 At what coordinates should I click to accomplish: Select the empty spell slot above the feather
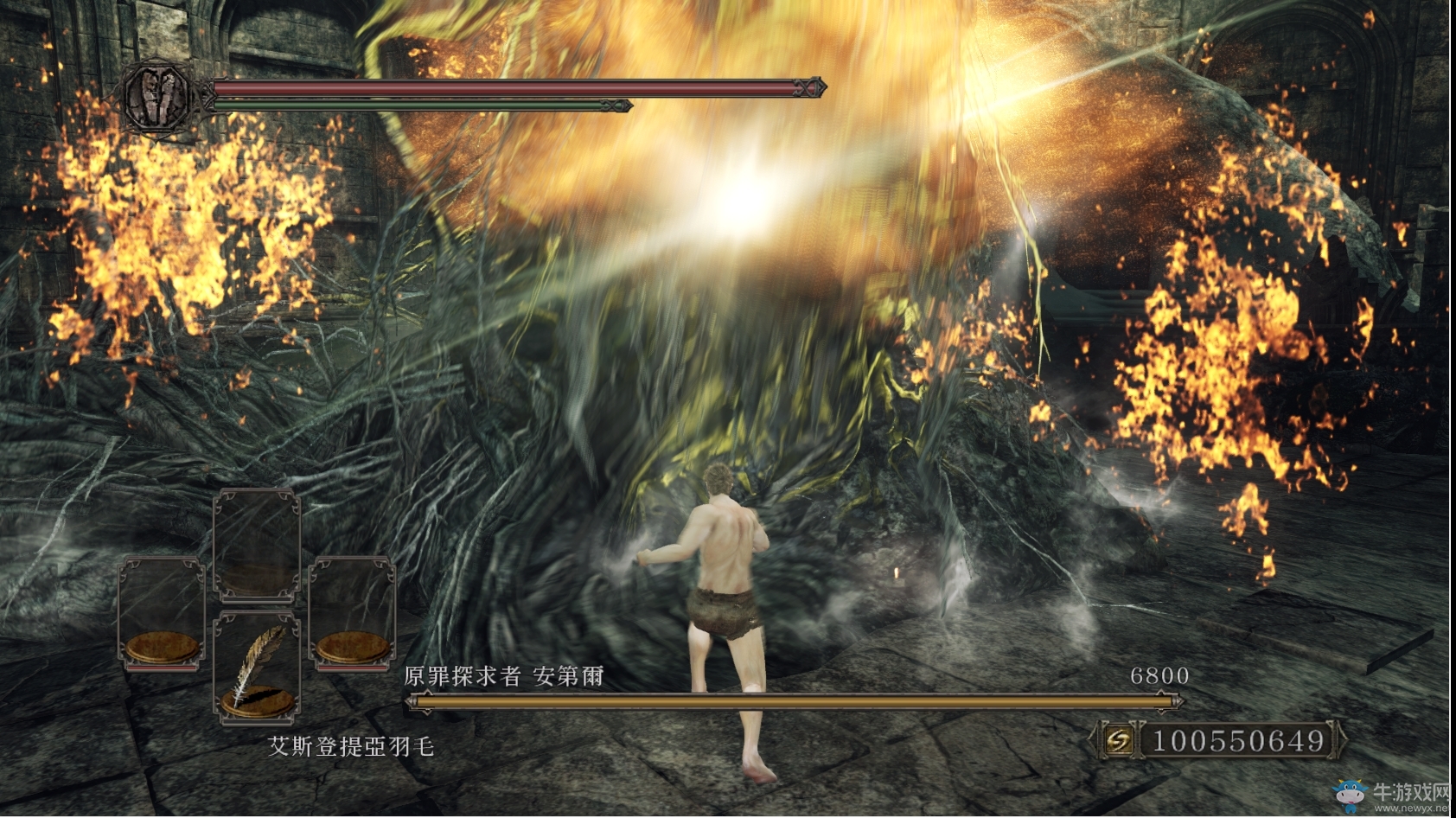pyautogui.click(x=257, y=545)
